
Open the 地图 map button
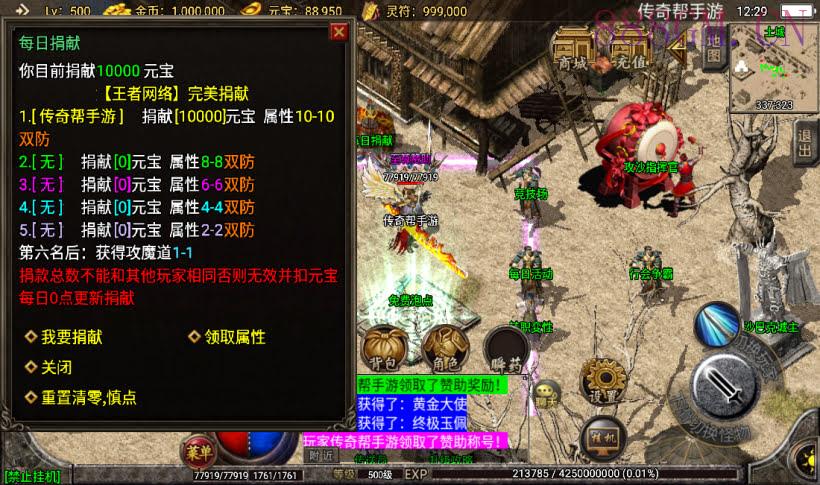pos(712,51)
